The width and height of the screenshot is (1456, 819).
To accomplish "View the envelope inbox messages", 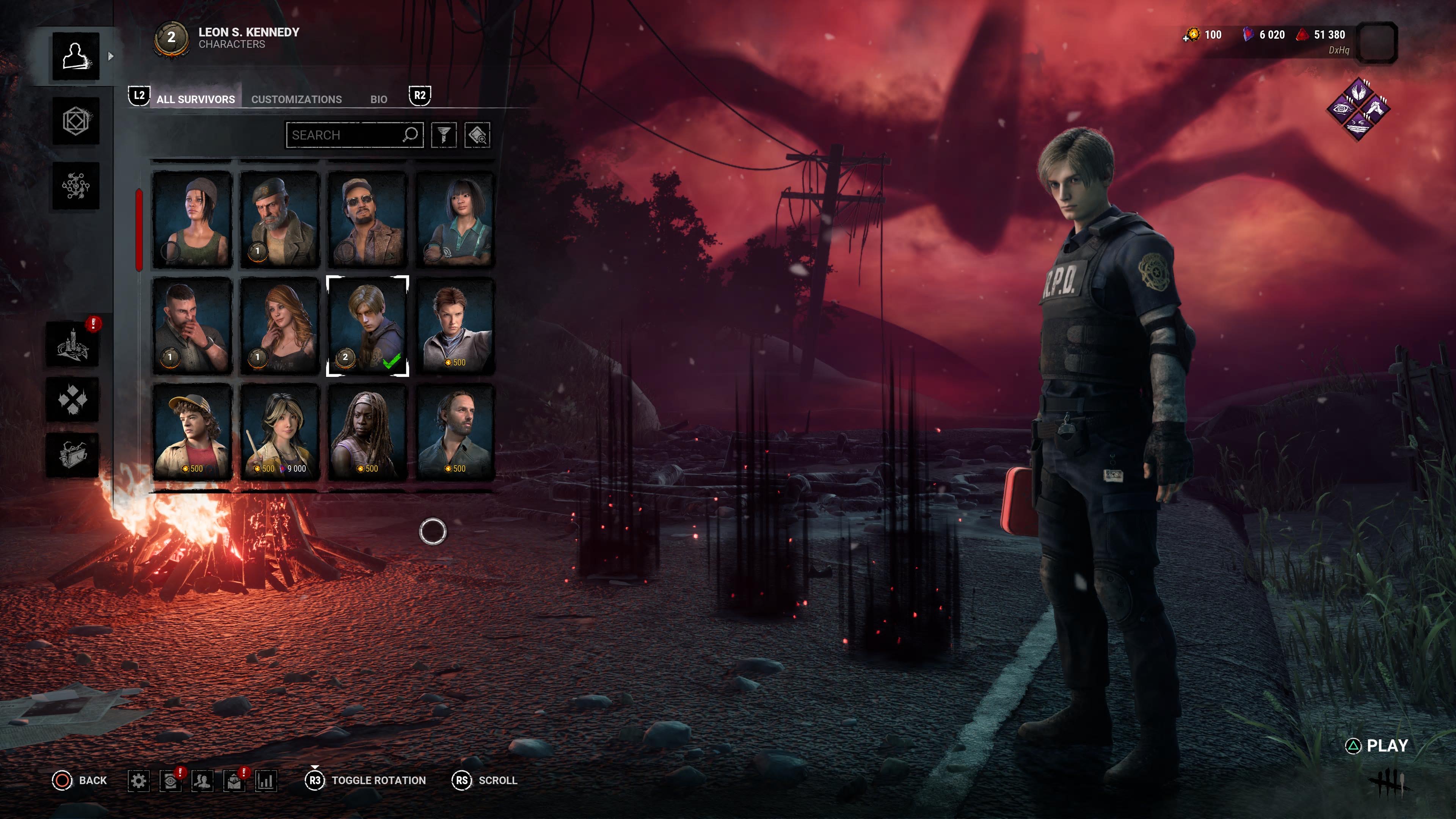I will tap(234, 781).
